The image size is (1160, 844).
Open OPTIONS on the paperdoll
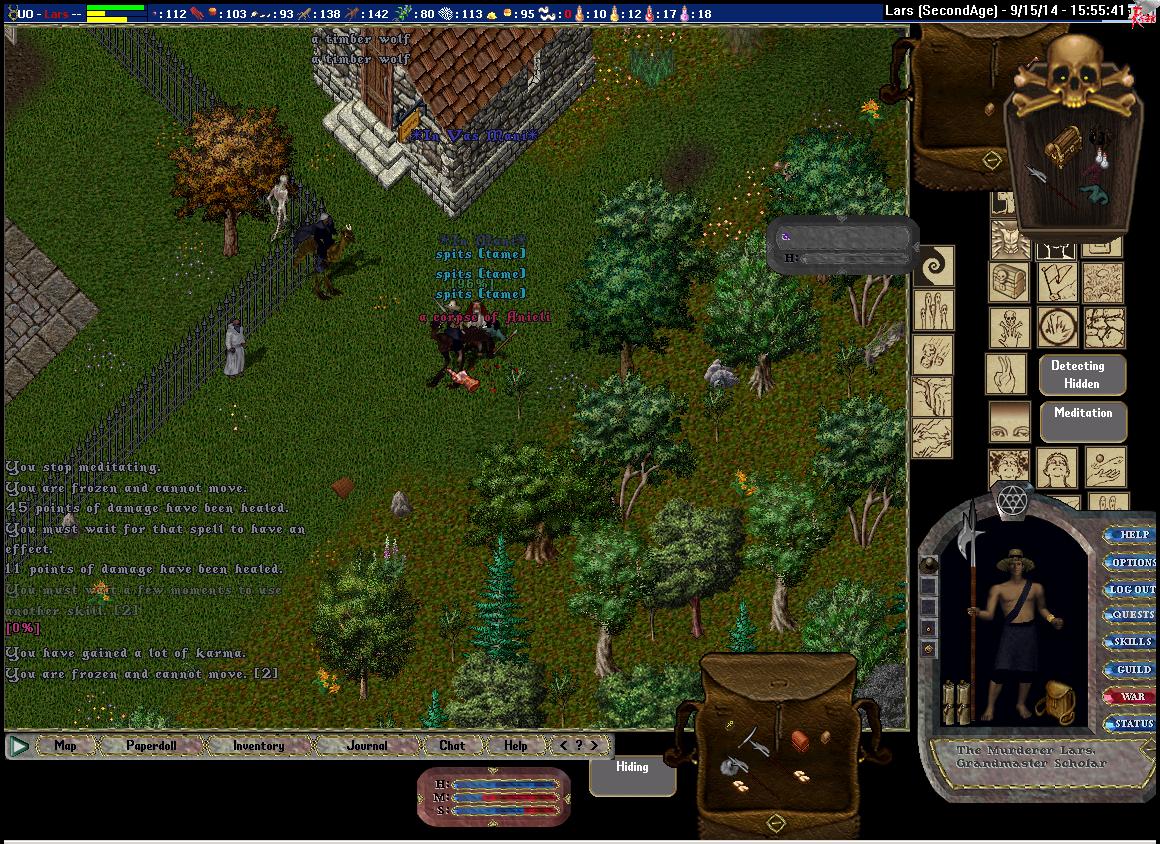1132,562
